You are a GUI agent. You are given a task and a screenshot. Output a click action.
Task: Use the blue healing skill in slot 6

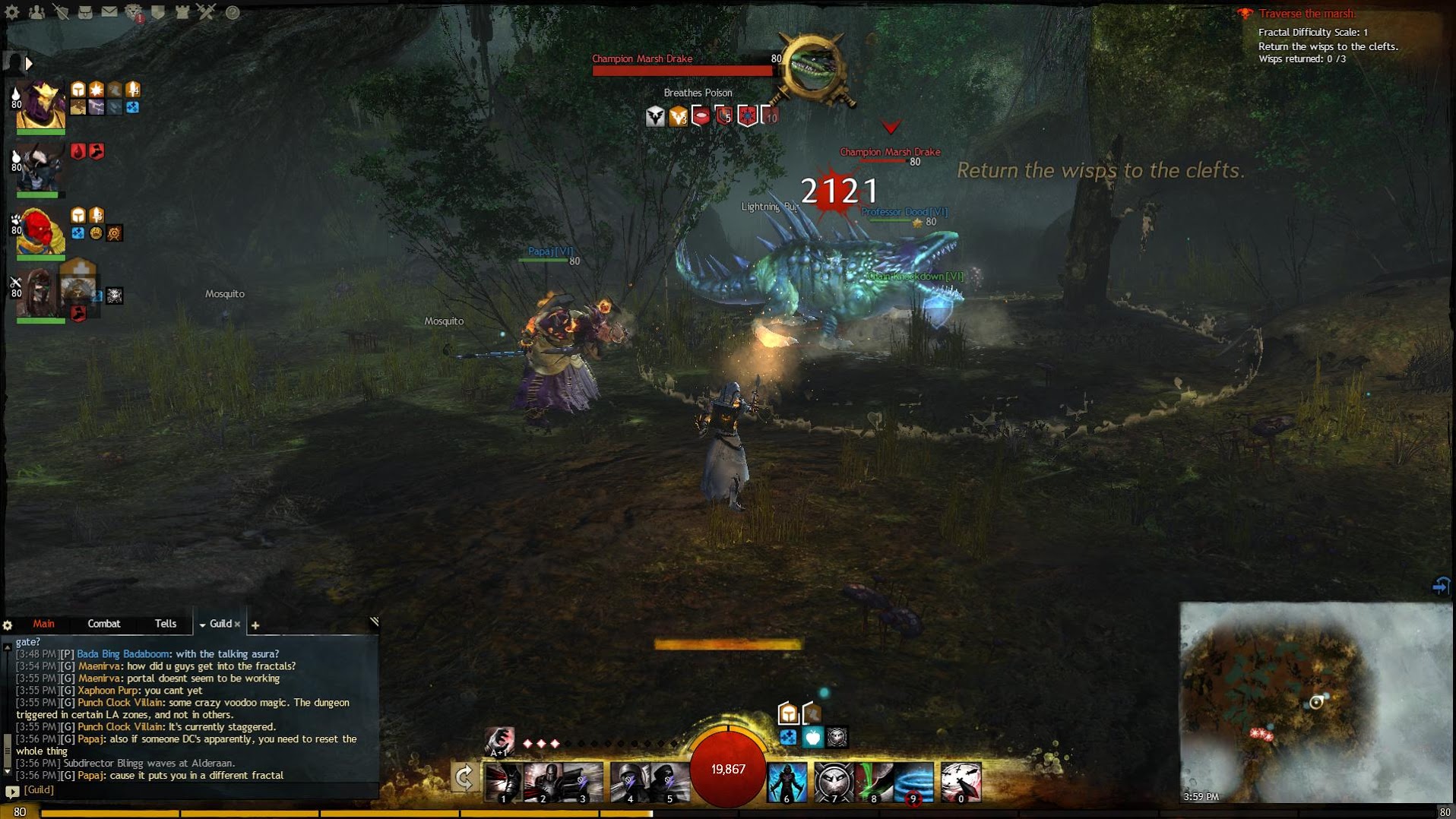tap(787, 783)
